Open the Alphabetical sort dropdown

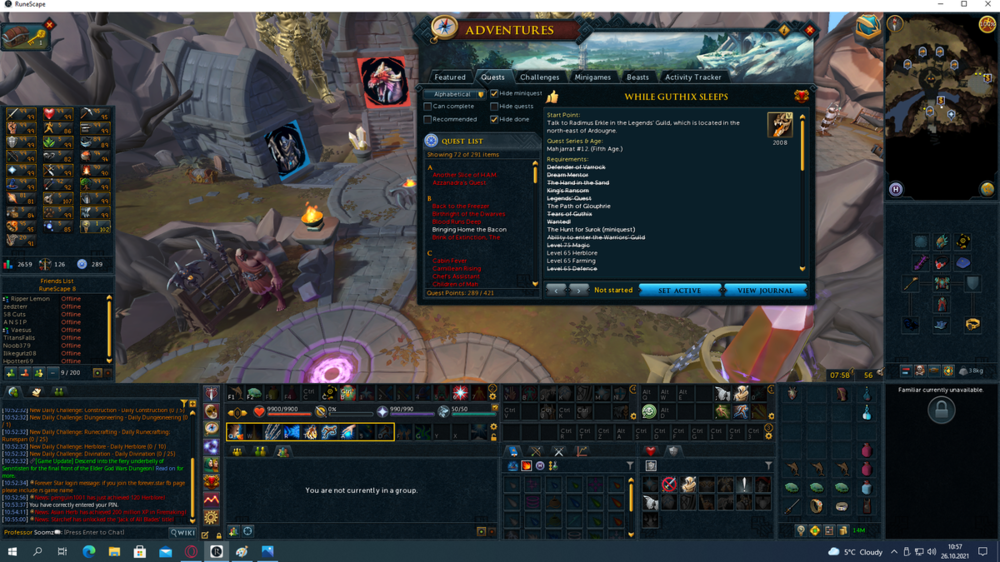tap(456, 94)
